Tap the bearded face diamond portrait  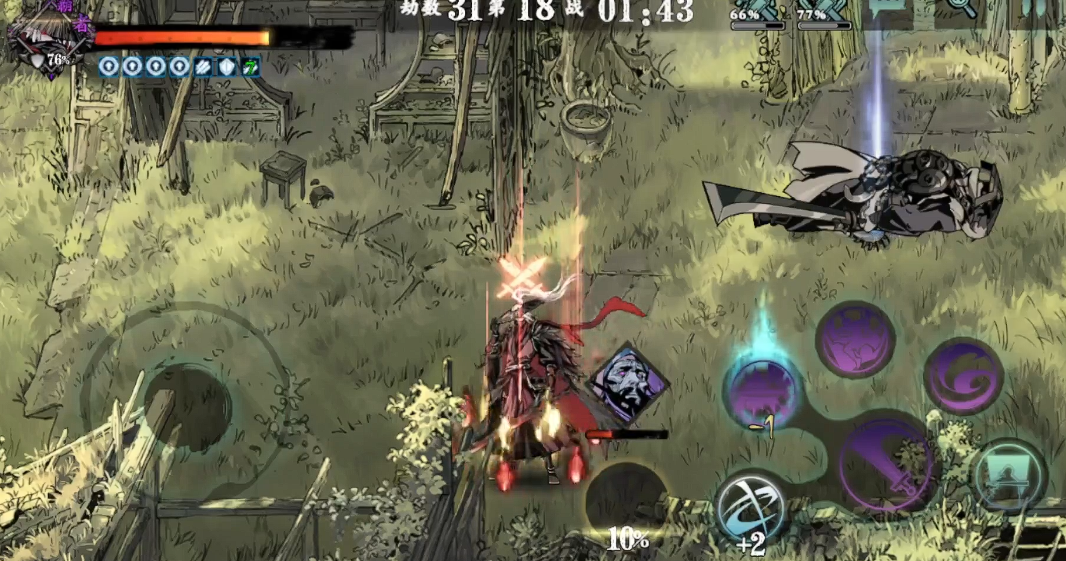(x=627, y=382)
